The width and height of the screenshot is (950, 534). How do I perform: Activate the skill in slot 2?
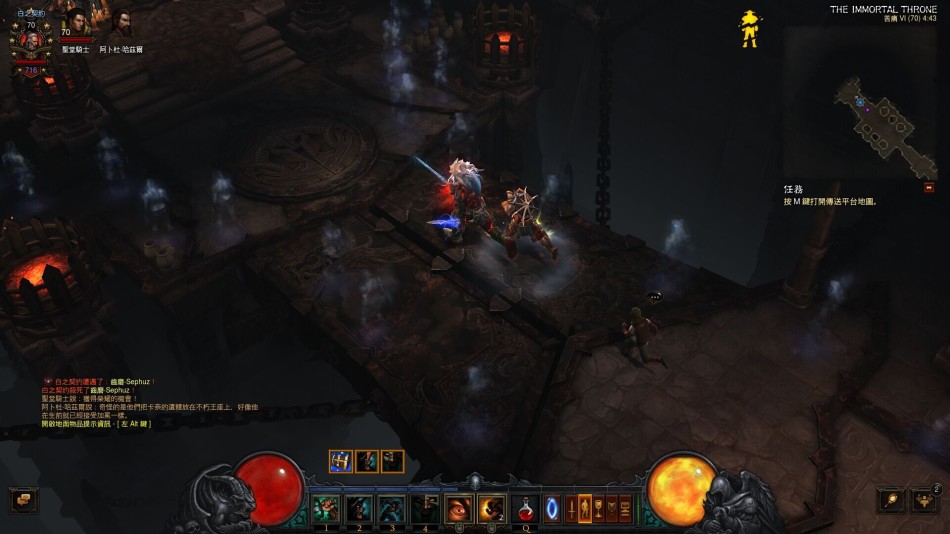pyautogui.click(x=359, y=508)
